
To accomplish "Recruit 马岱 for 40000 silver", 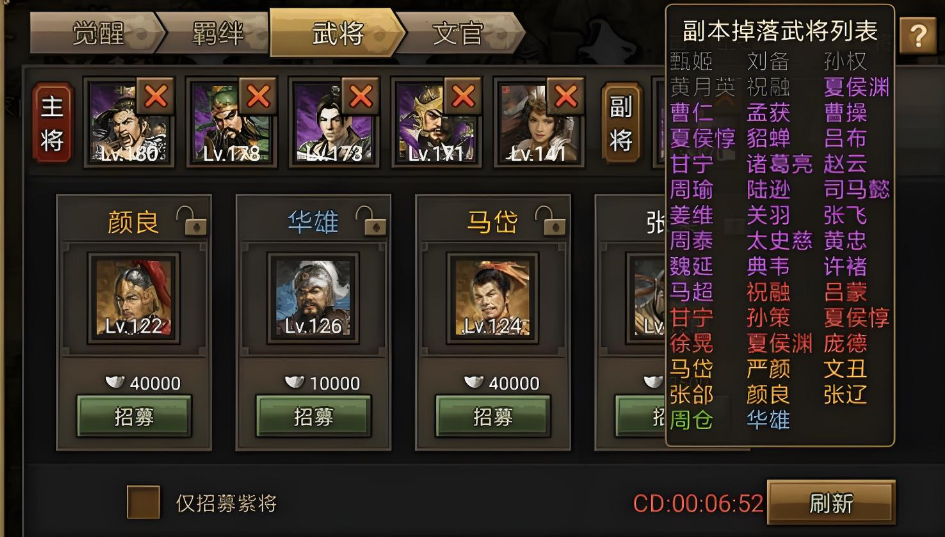I will point(493,417).
